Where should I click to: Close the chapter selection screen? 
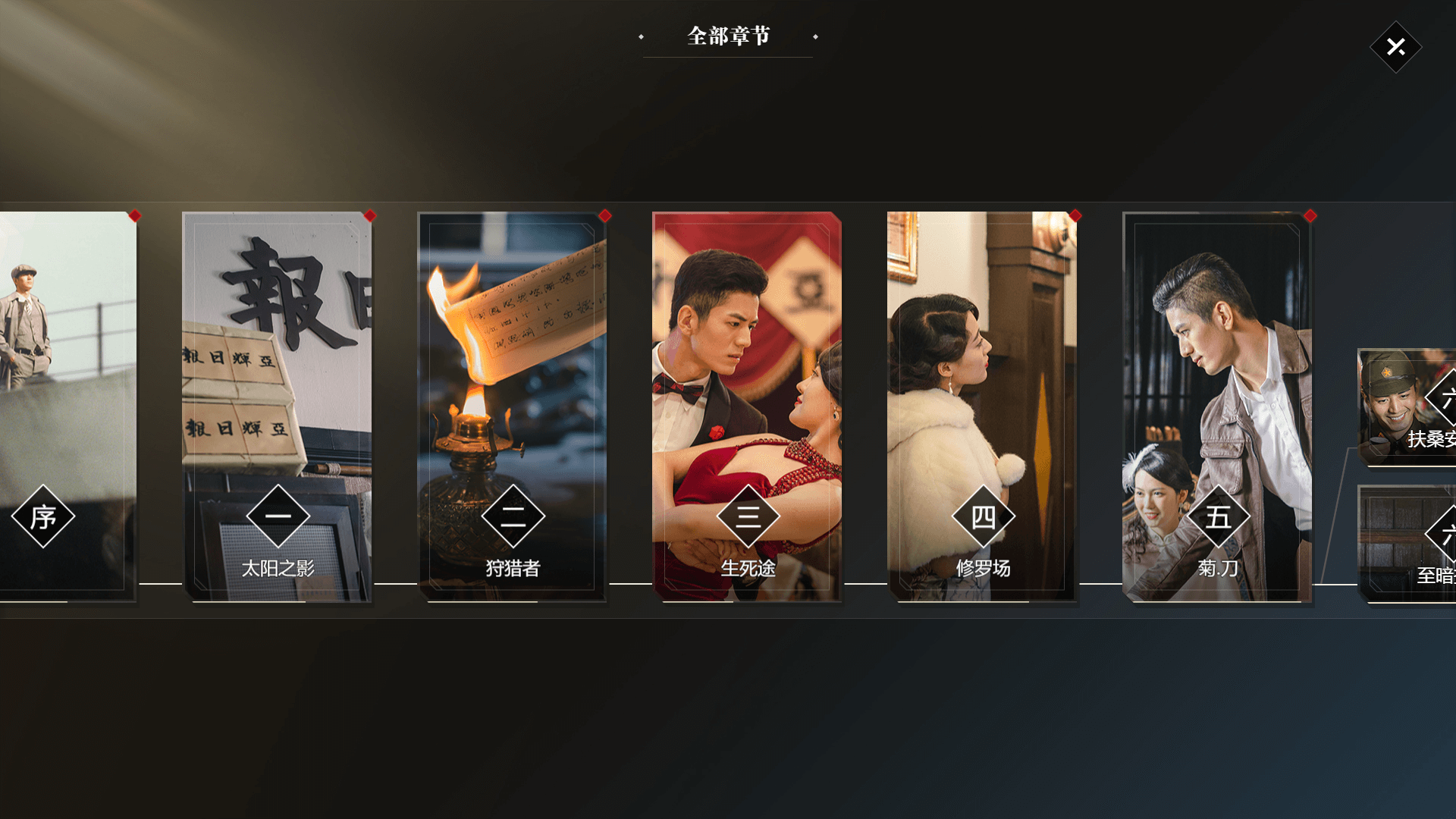1395,47
